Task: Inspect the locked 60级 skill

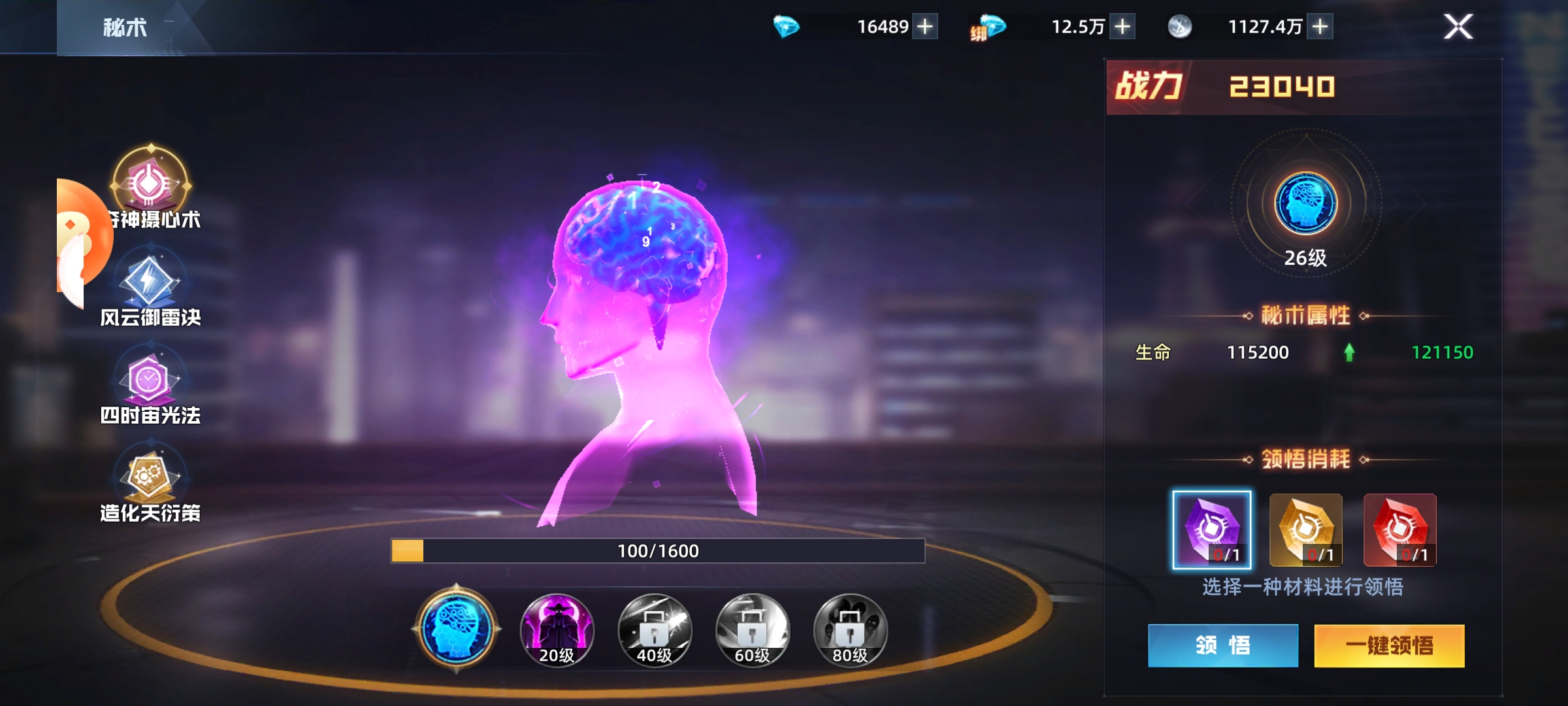Action: click(x=752, y=630)
